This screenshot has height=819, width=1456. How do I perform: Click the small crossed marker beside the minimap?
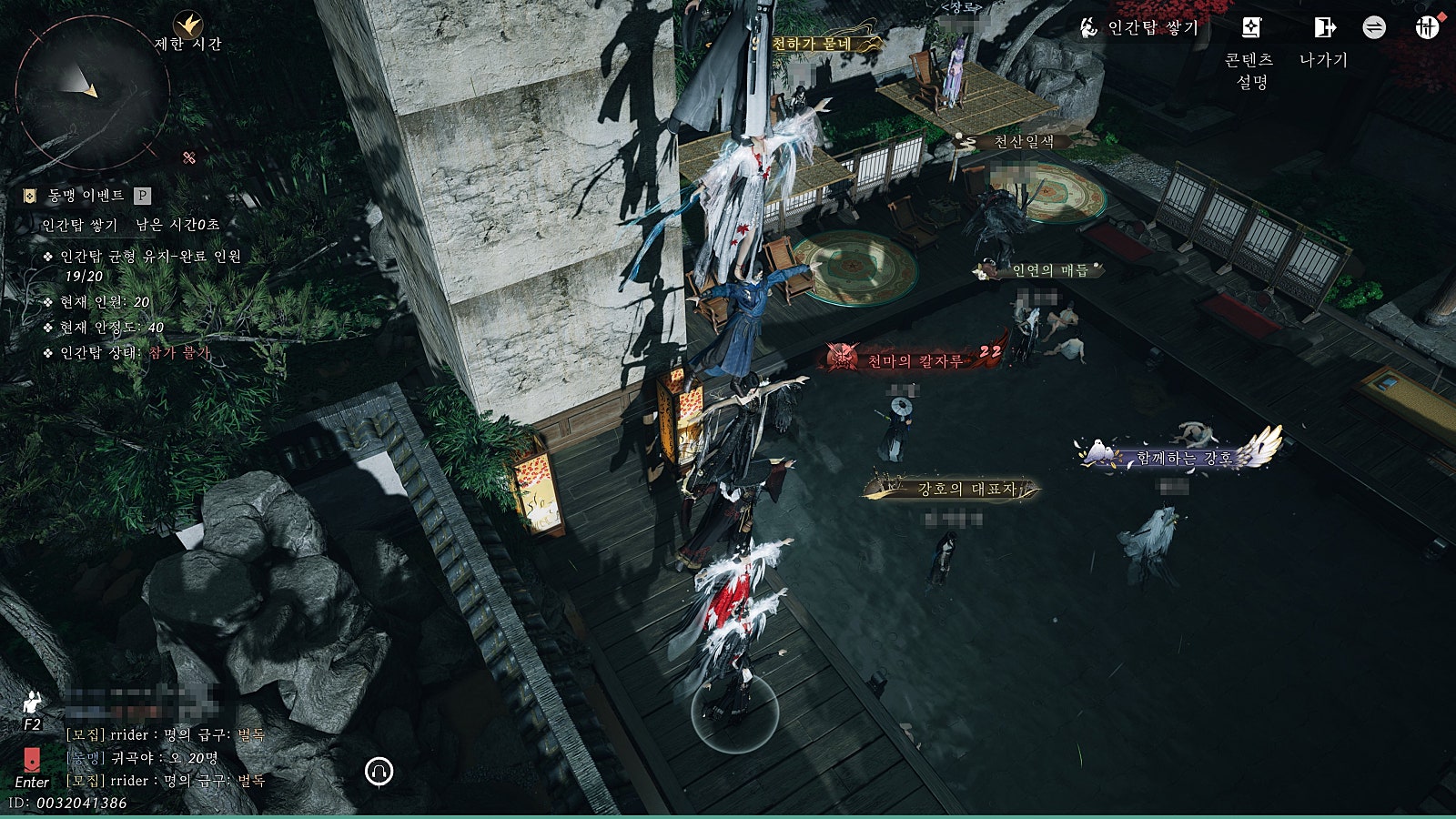(x=189, y=157)
